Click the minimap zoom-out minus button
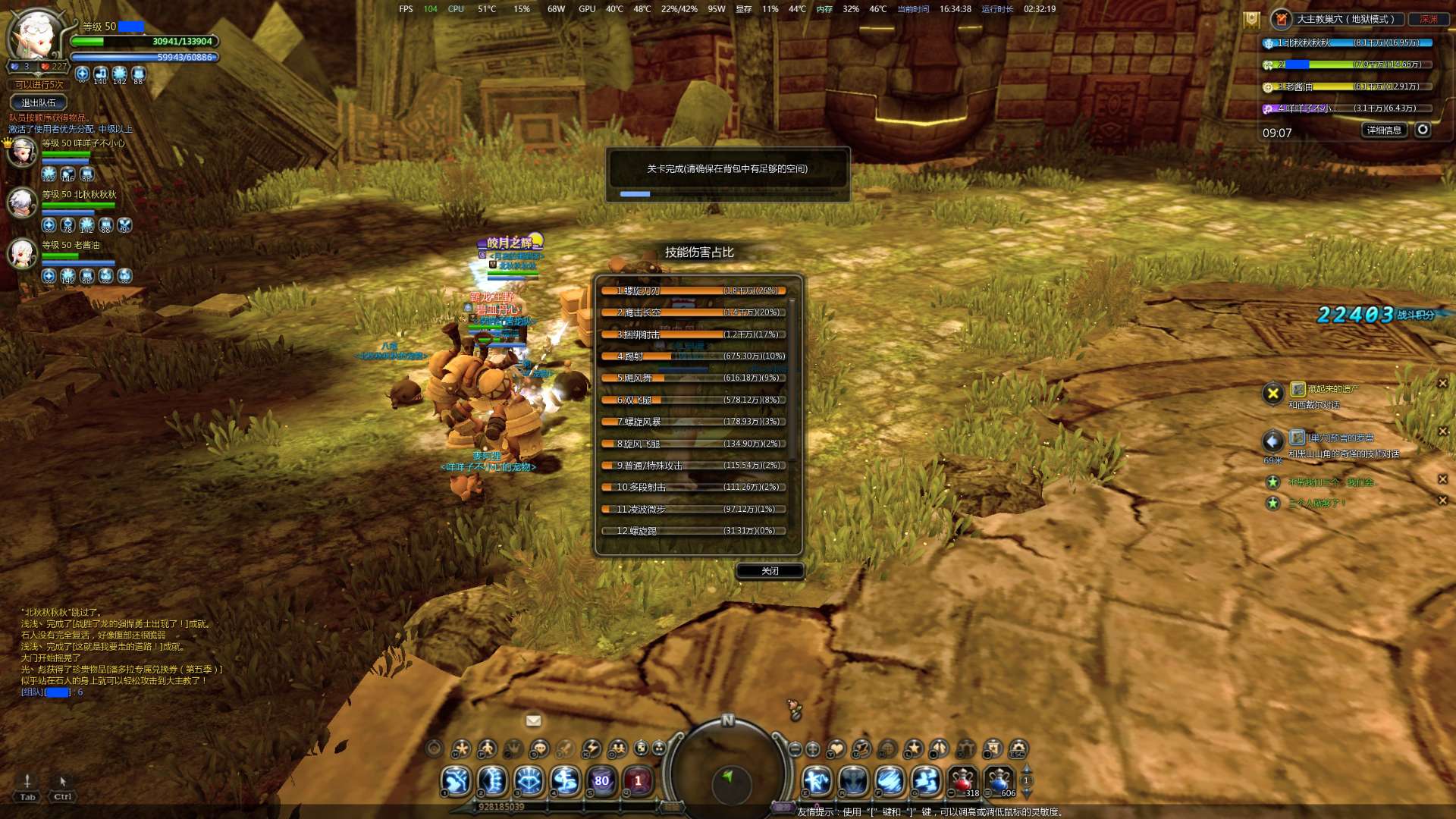Screen dimensions: 1456x819 [x=795, y=749]
